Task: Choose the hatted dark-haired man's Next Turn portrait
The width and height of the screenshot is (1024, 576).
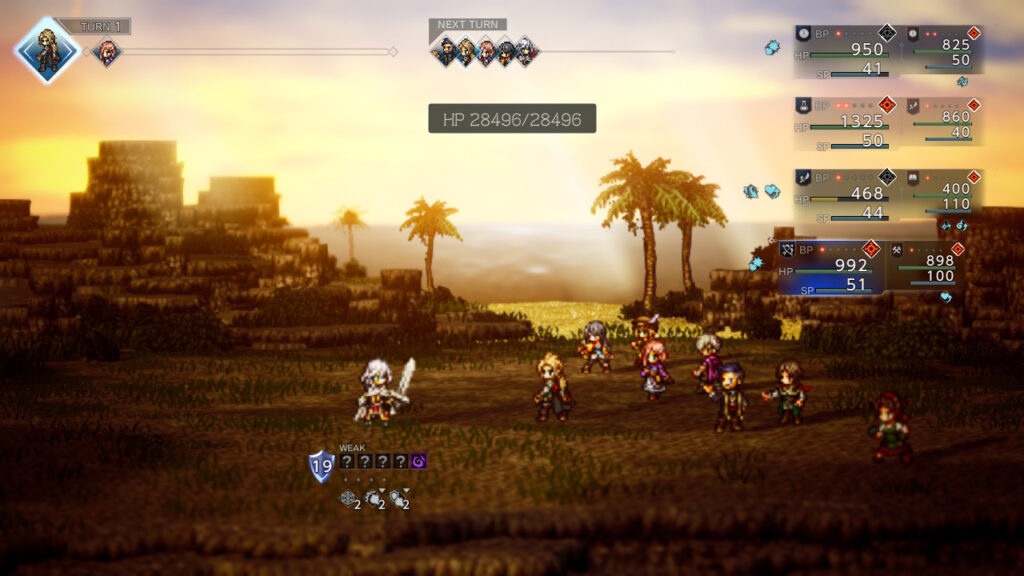Action: pos(446,51)
